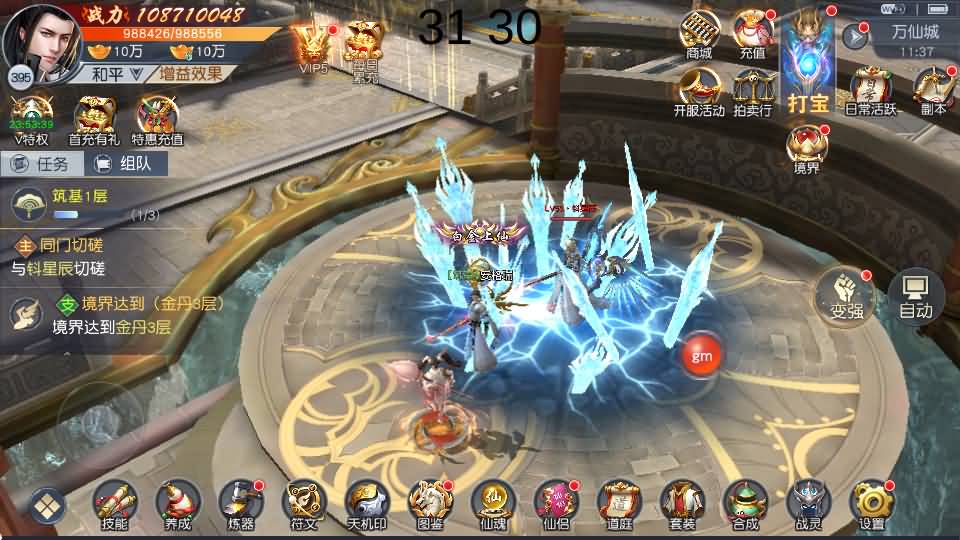
Task: Enter the 打宝 treasure hunt
Action: tap(809, 60)
